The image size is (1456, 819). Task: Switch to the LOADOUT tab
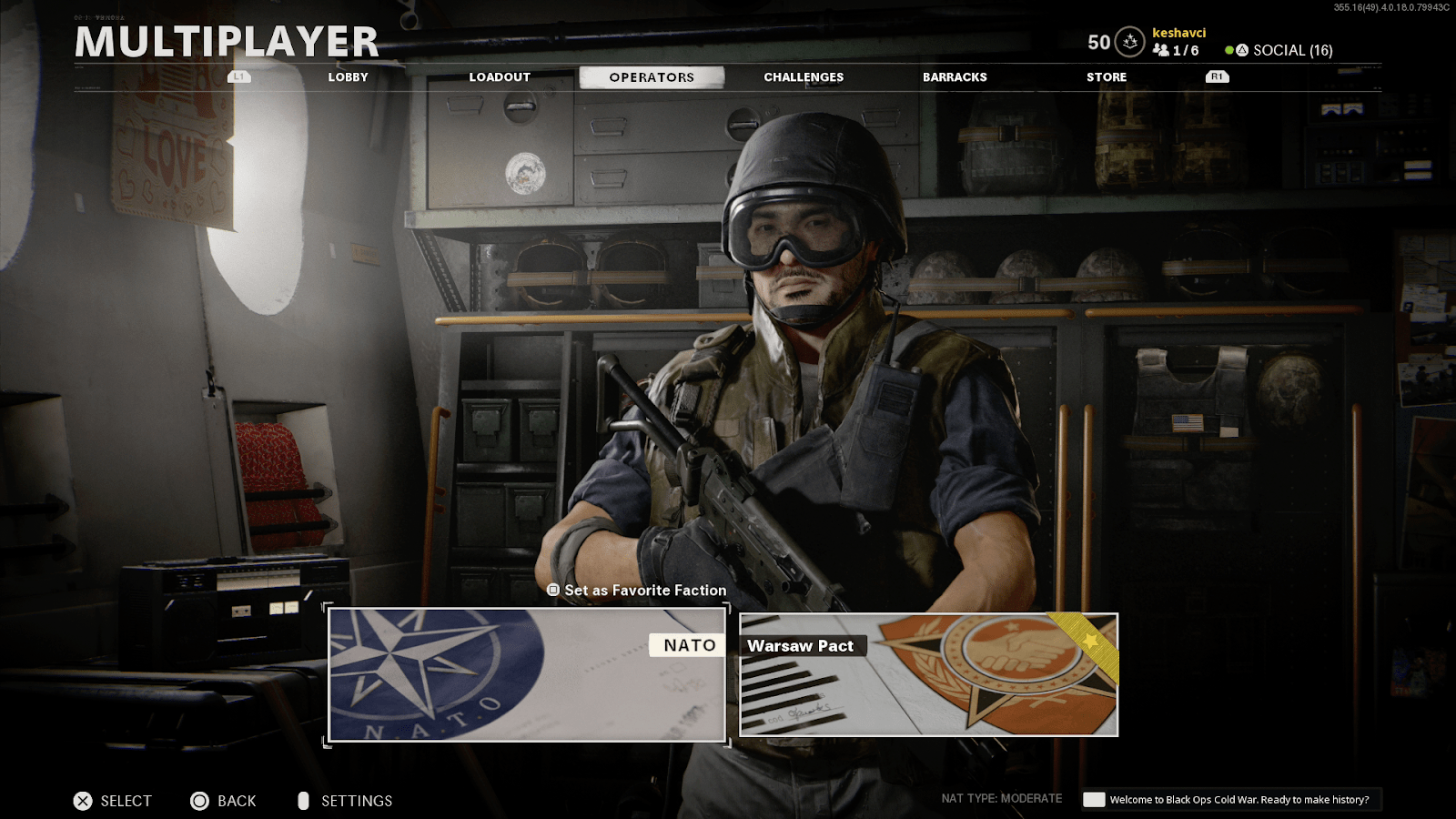tap(500, 76)
